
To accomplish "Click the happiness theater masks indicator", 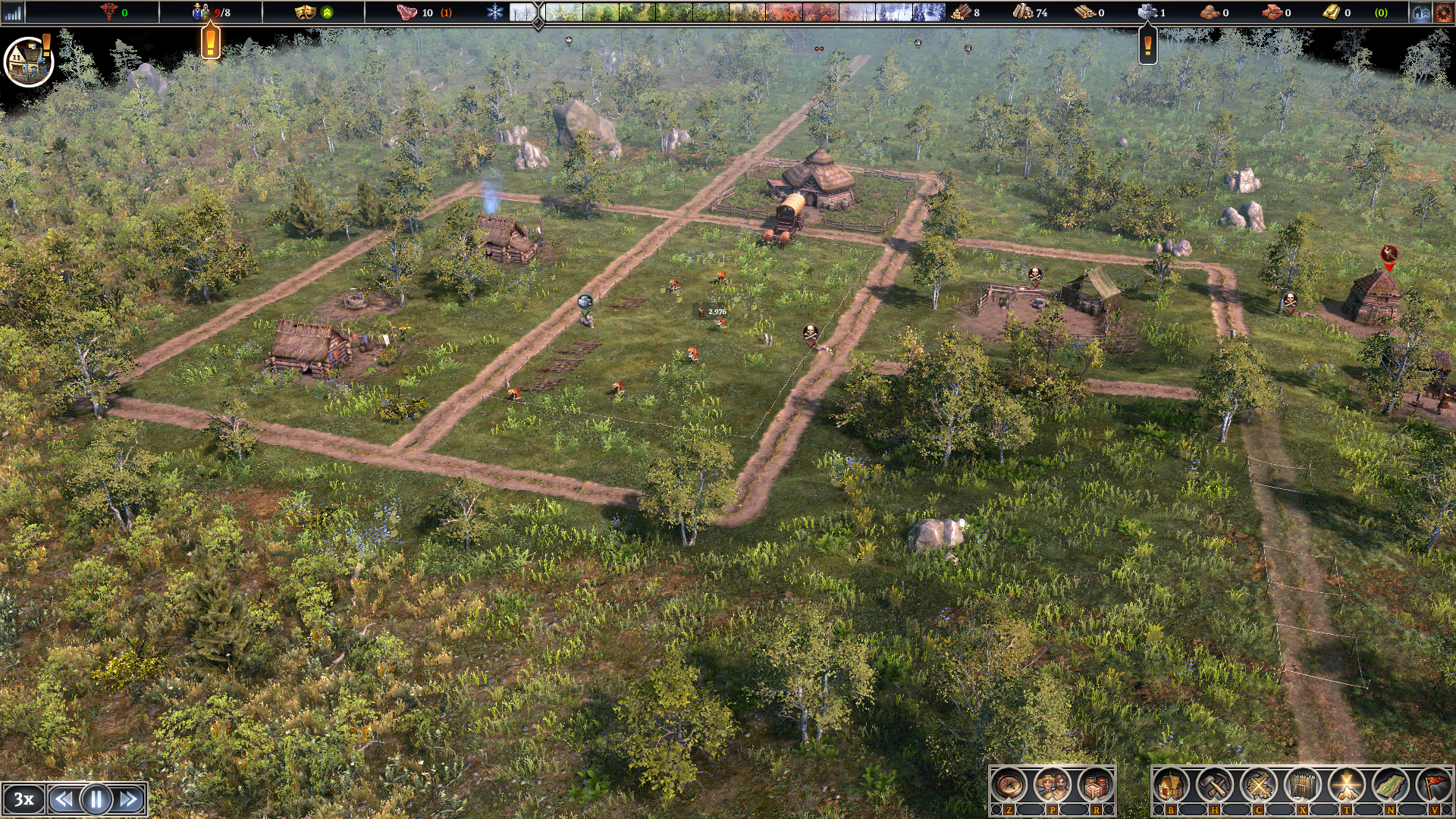I will [305, 12].
